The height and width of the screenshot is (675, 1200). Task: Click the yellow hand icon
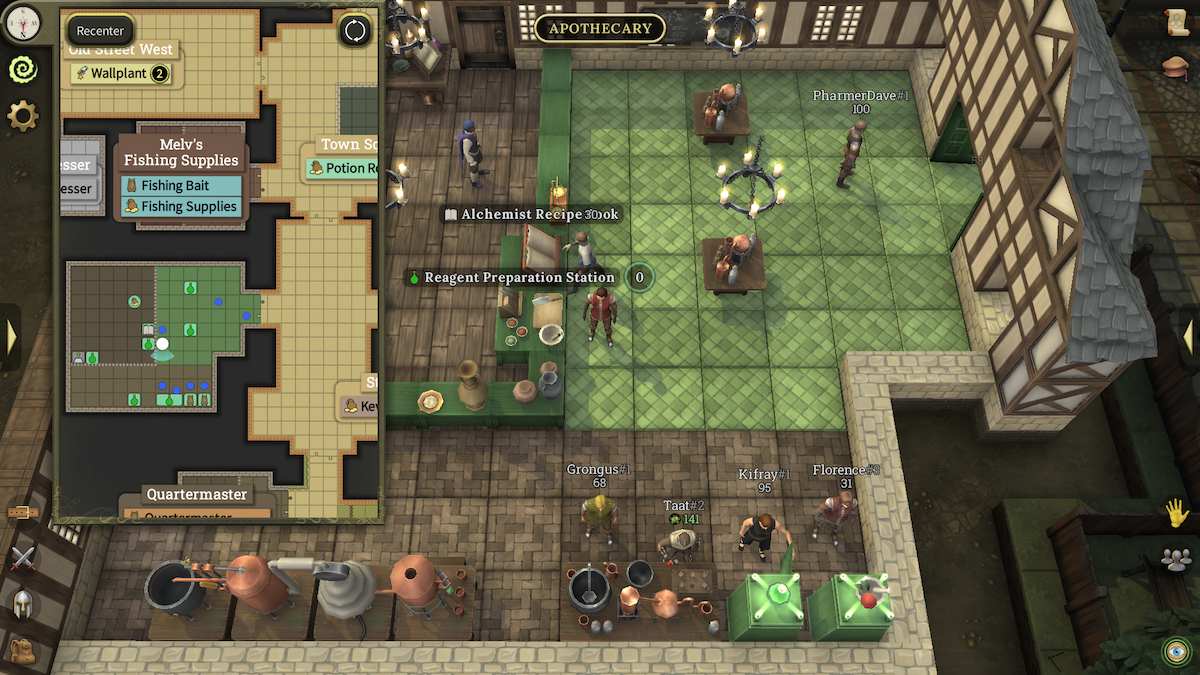[x=1176, y=513]
